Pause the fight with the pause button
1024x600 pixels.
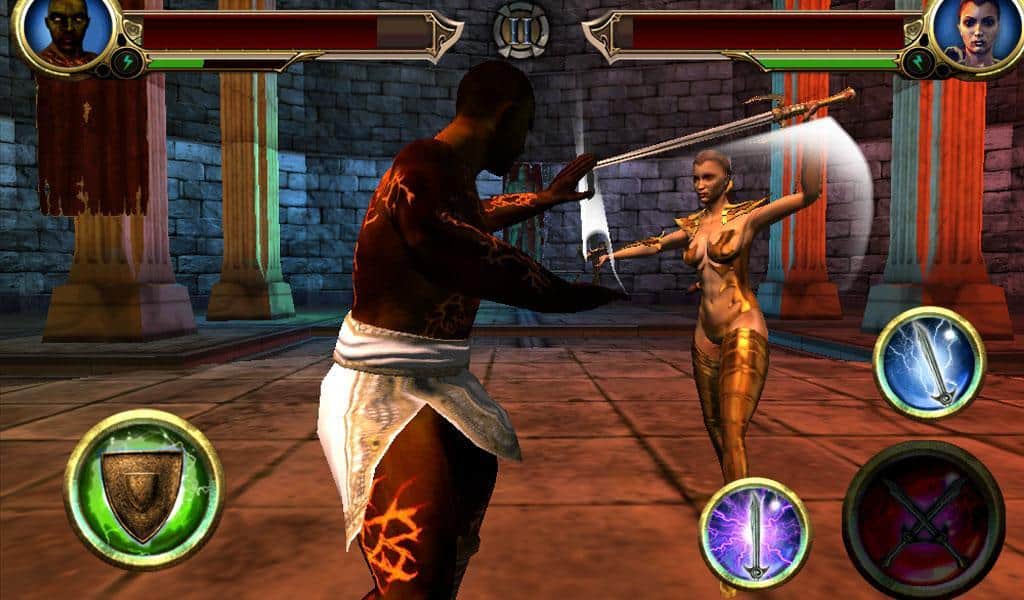coord(521,29)
